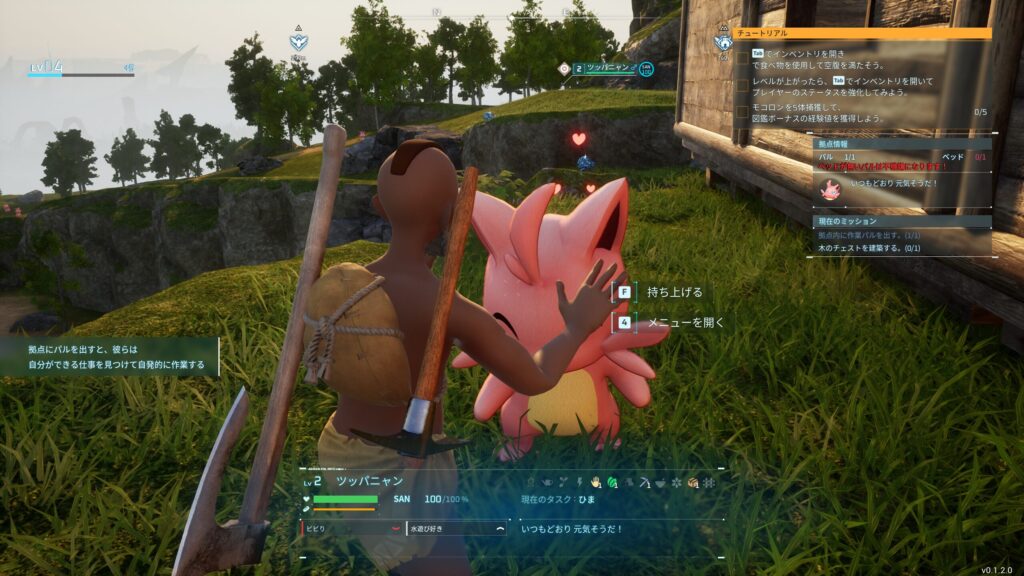Select the ビビリ passive skill box
Viewport: 1024px width, 576px height.
(351, 527)
